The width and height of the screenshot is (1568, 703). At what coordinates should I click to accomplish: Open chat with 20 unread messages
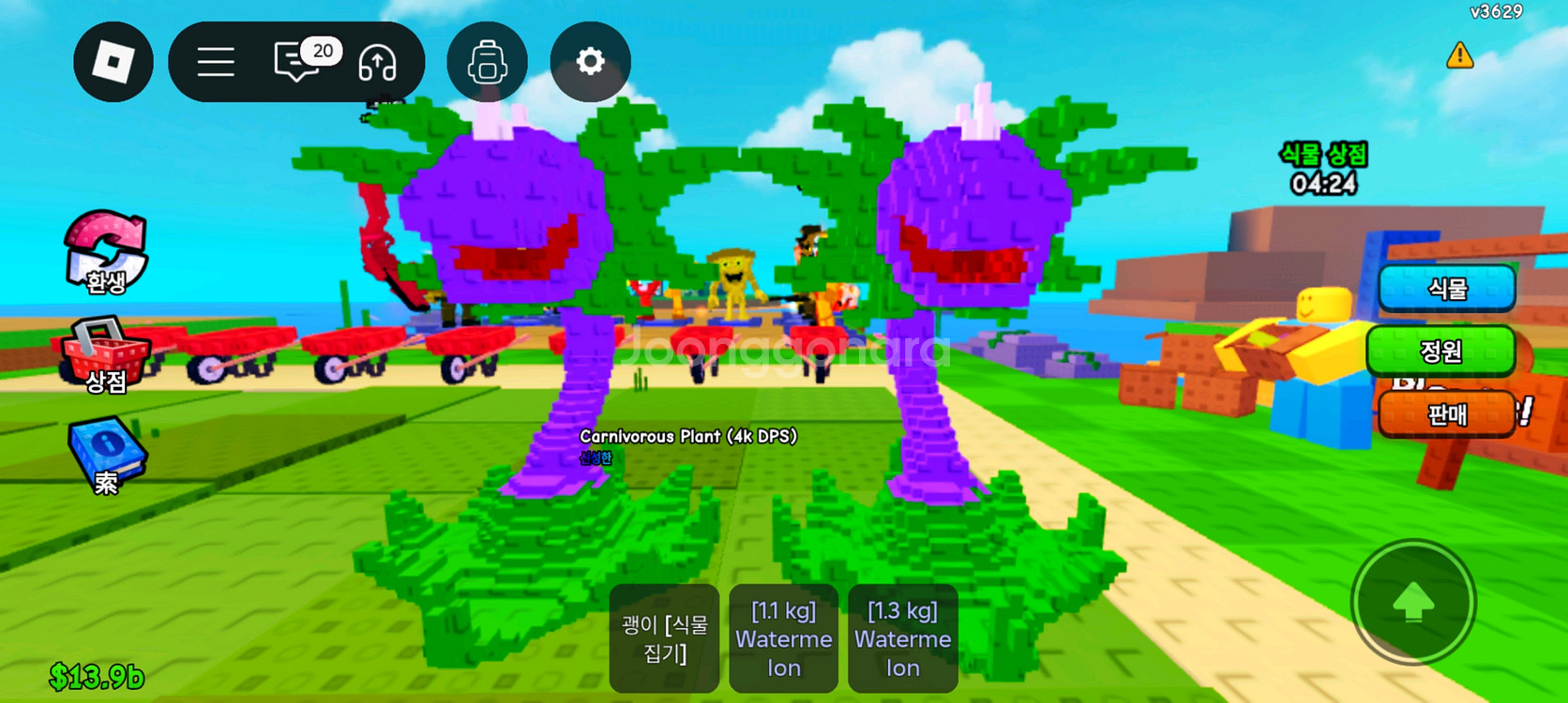[x=298, y=62]
